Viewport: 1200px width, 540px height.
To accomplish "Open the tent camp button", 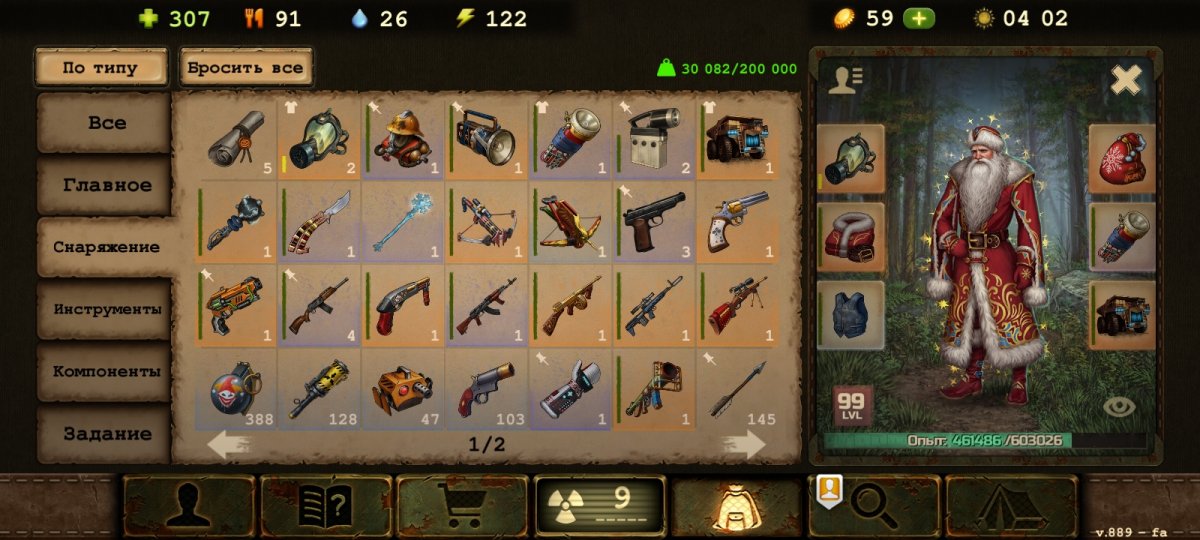I will click(1011, 505).
